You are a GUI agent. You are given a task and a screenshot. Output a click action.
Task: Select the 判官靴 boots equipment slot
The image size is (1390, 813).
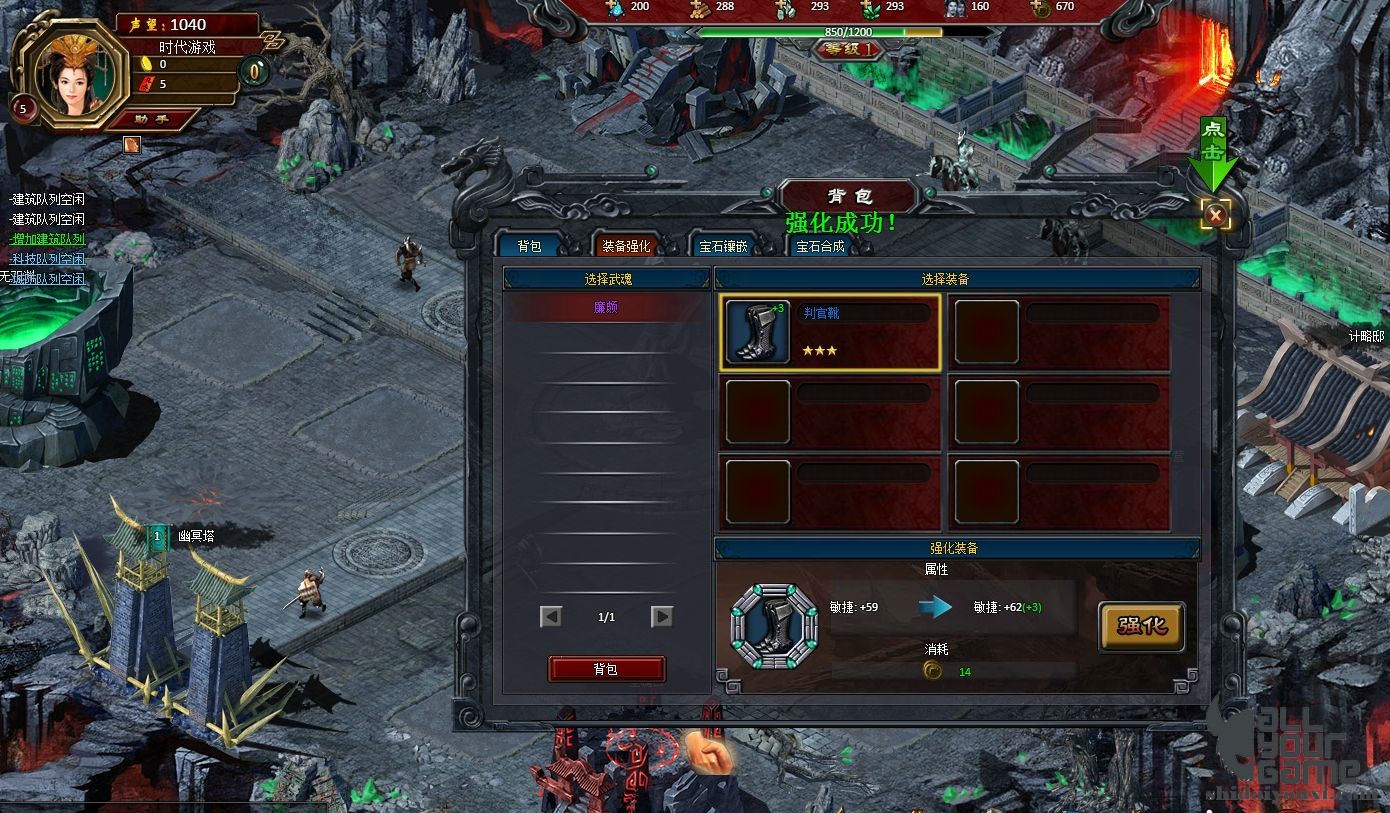tap(830, 332)
